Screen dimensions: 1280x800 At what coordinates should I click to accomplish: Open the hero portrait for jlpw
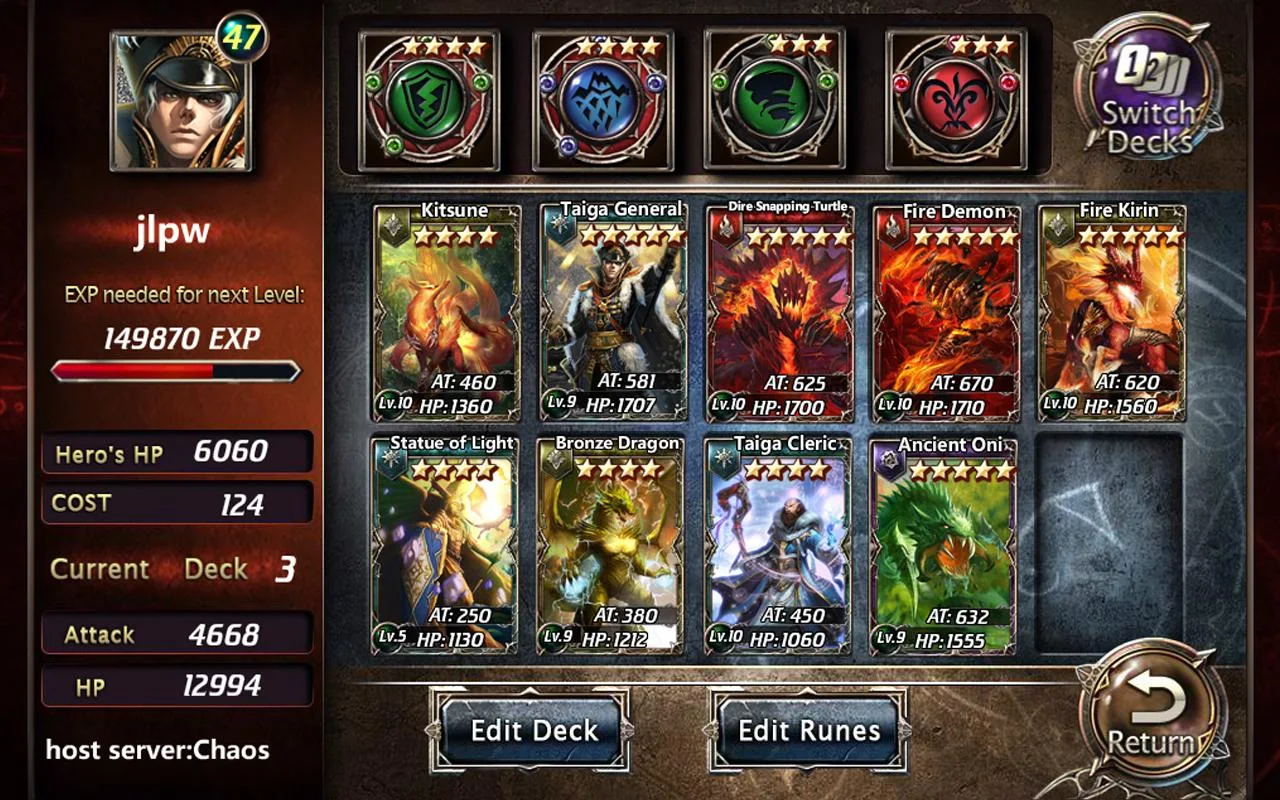(x=181, y=102)
